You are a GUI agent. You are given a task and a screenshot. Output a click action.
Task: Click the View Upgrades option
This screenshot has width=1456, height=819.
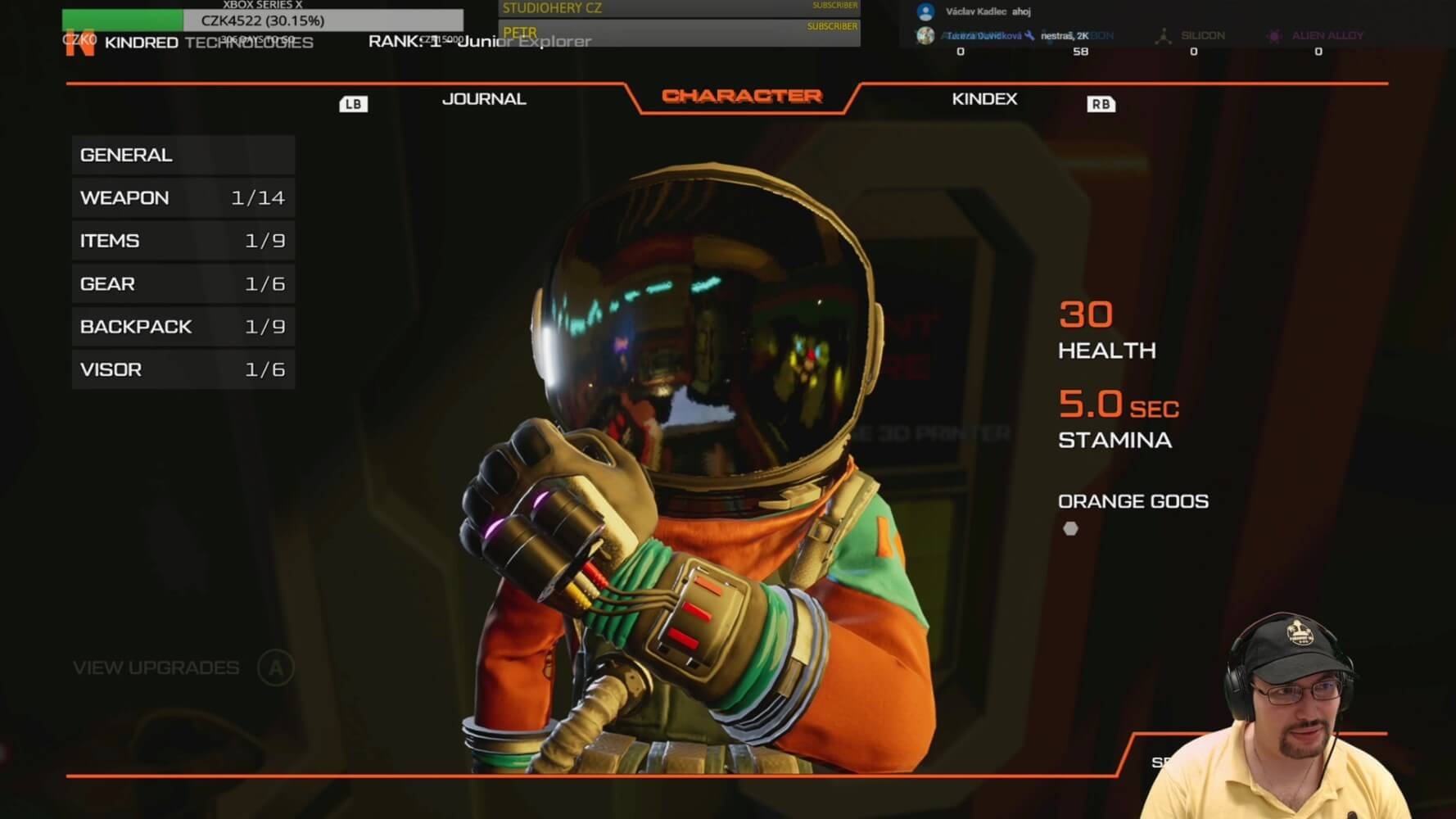pyautogui.click(x=157, y=668)
